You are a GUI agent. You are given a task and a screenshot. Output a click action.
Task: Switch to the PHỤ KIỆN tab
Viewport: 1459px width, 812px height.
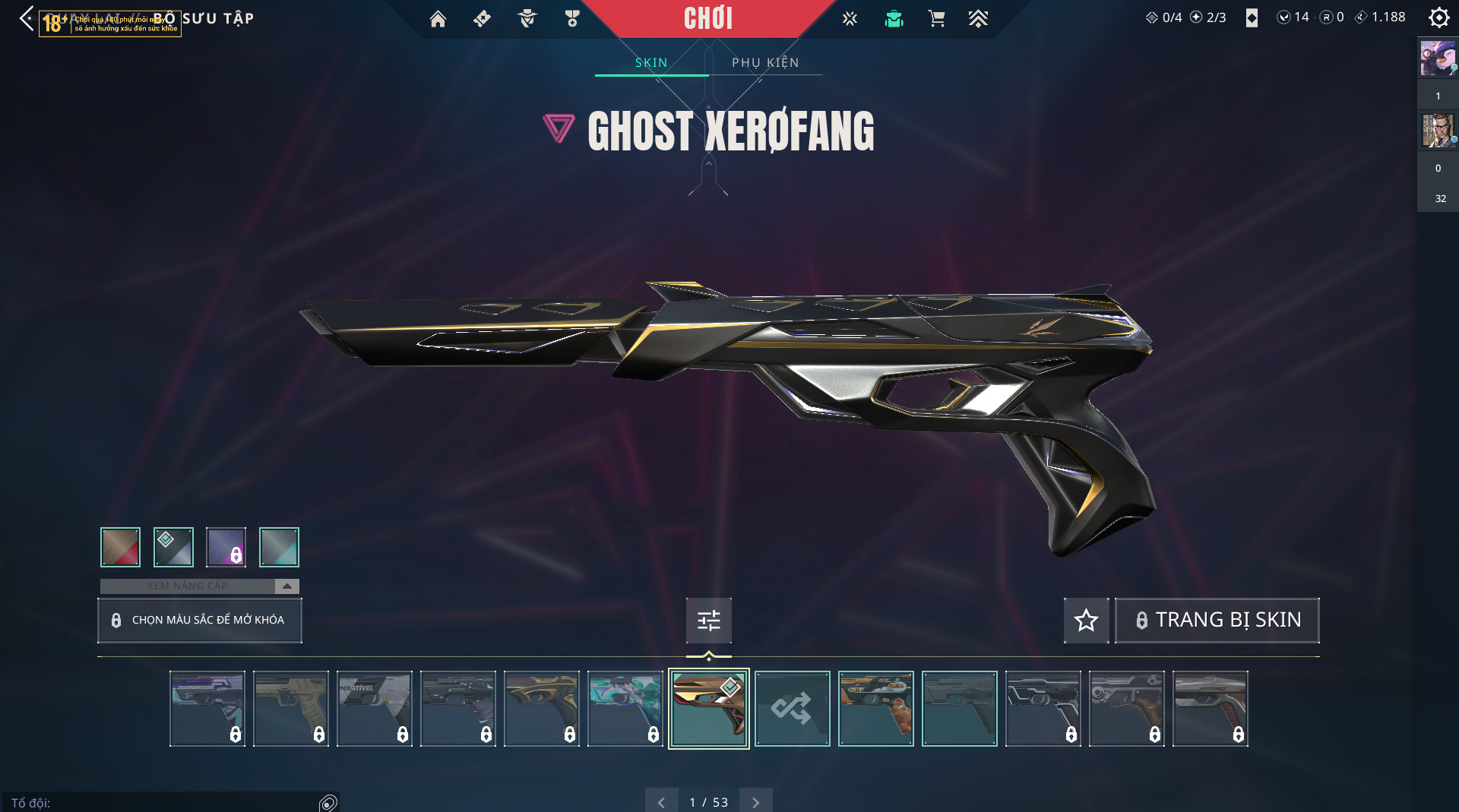pyautogui.click(x=765, y=62)
